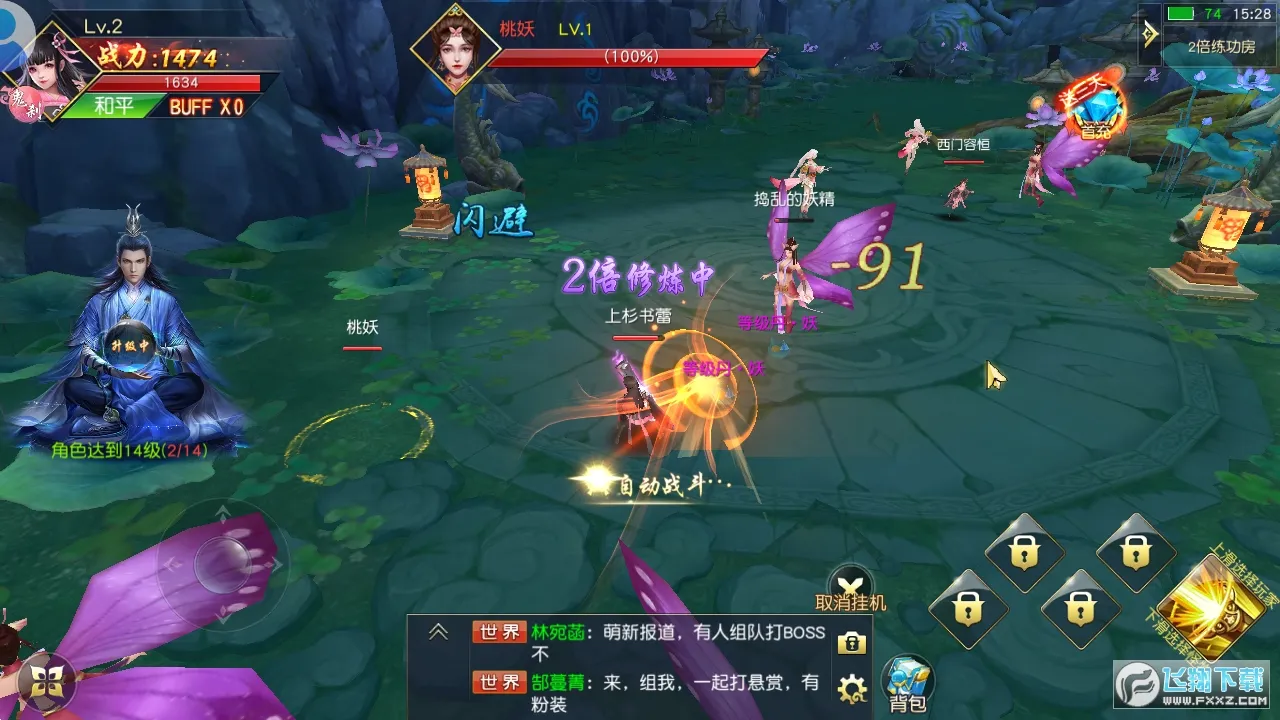
Task: Select the 世界 channel tag in chat
Action: point(500,633)
